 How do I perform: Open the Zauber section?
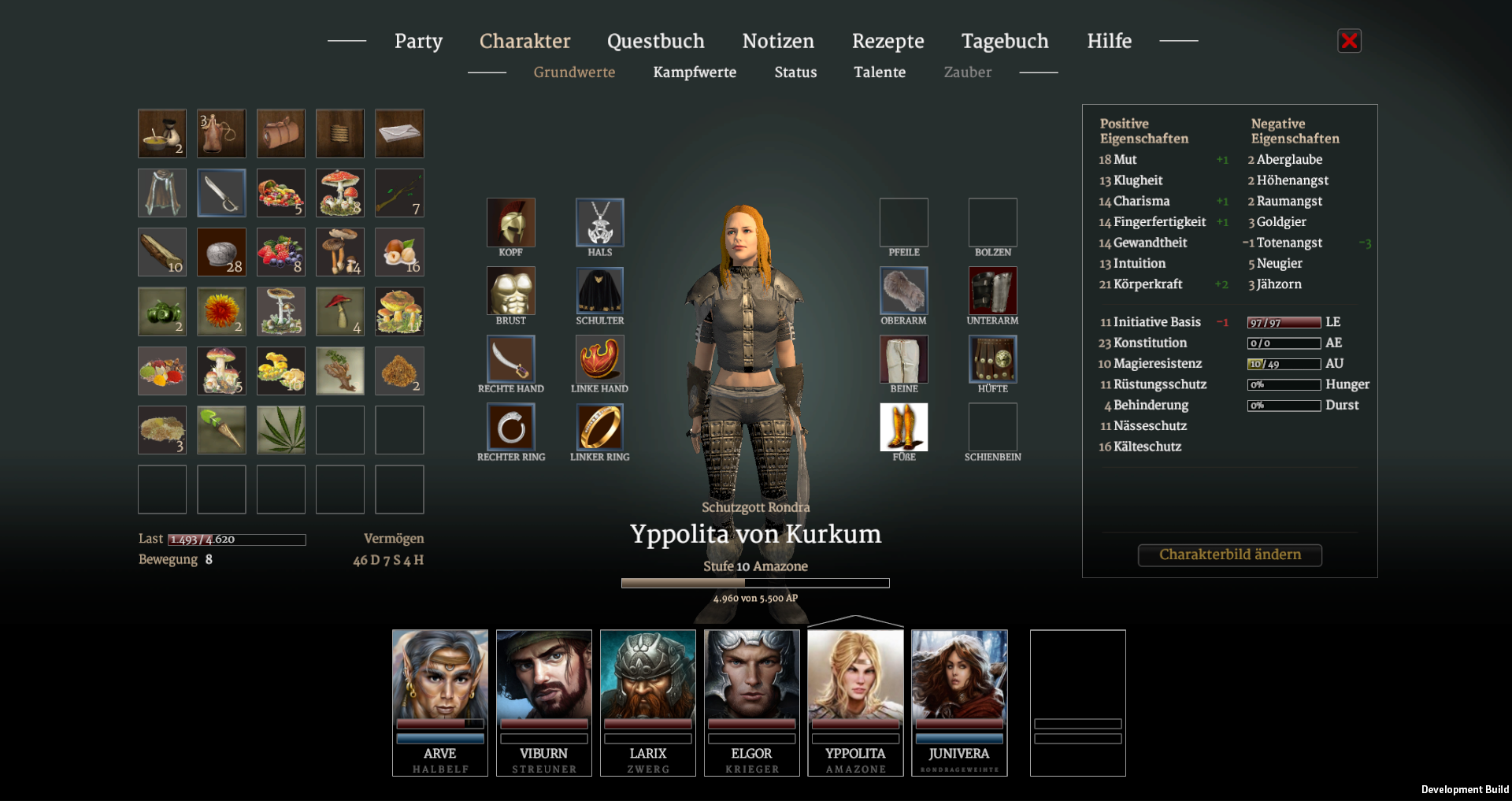click(967, 72)
